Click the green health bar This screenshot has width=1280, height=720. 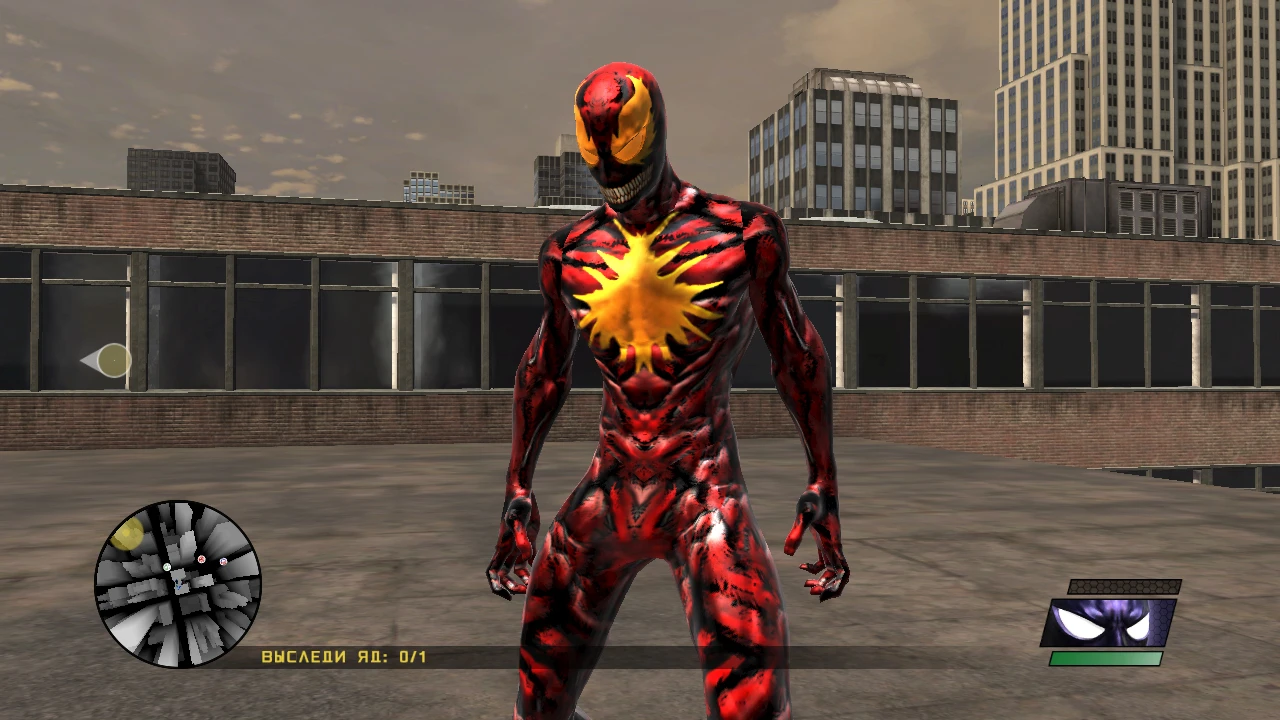1105,658
